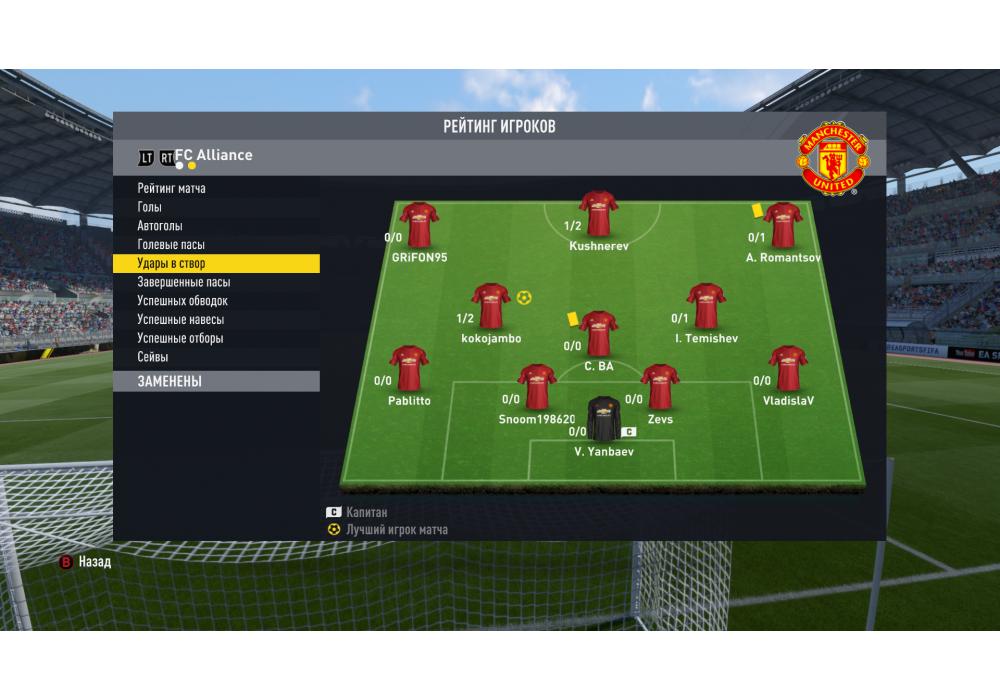Select midfielder I. Temishev
The image size is (1000, 700).
pyautogui.click(x=706, y=306)
